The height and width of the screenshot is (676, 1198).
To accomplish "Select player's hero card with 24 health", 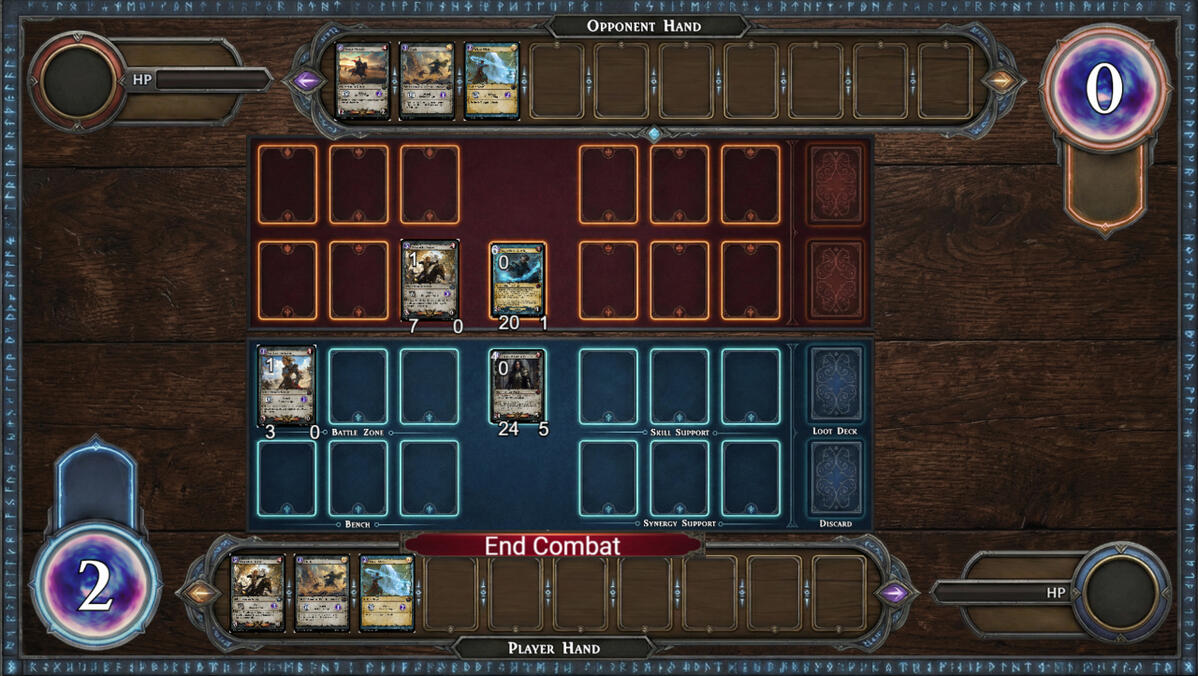I will click(x=518, y=385).
